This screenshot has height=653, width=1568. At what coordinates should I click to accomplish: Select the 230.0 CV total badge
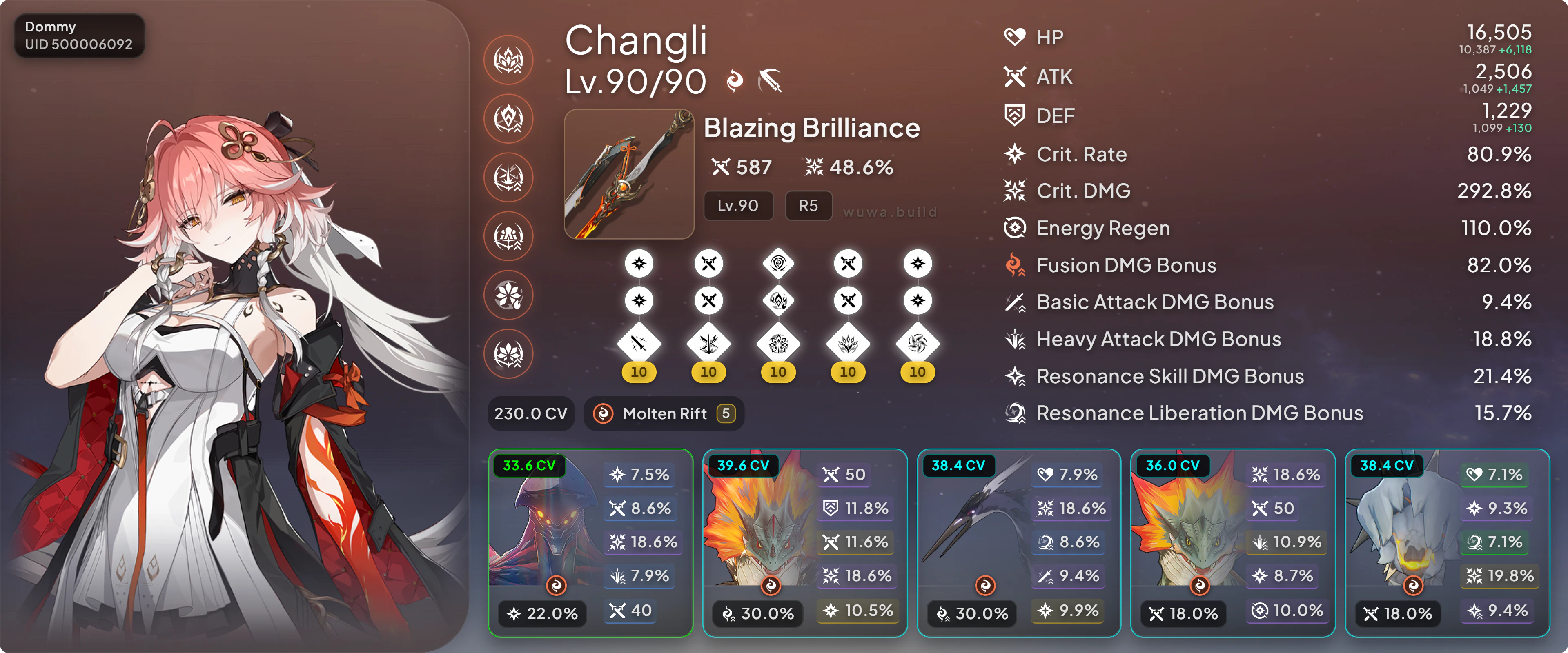tap(530, 414)
